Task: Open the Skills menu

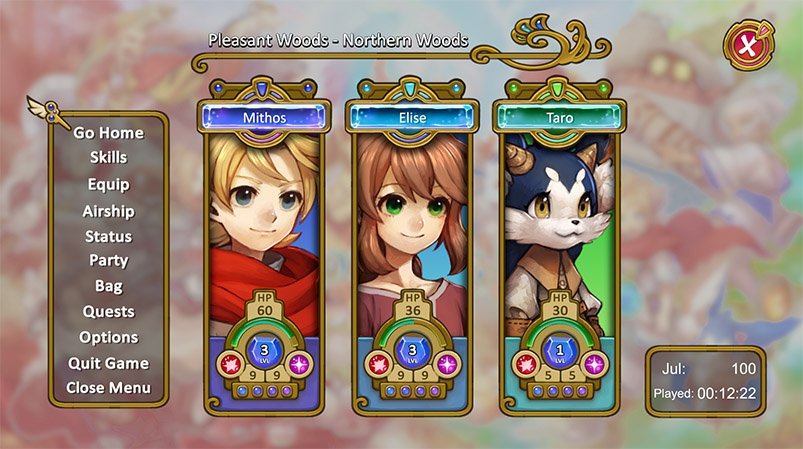Action: point(108,158)
